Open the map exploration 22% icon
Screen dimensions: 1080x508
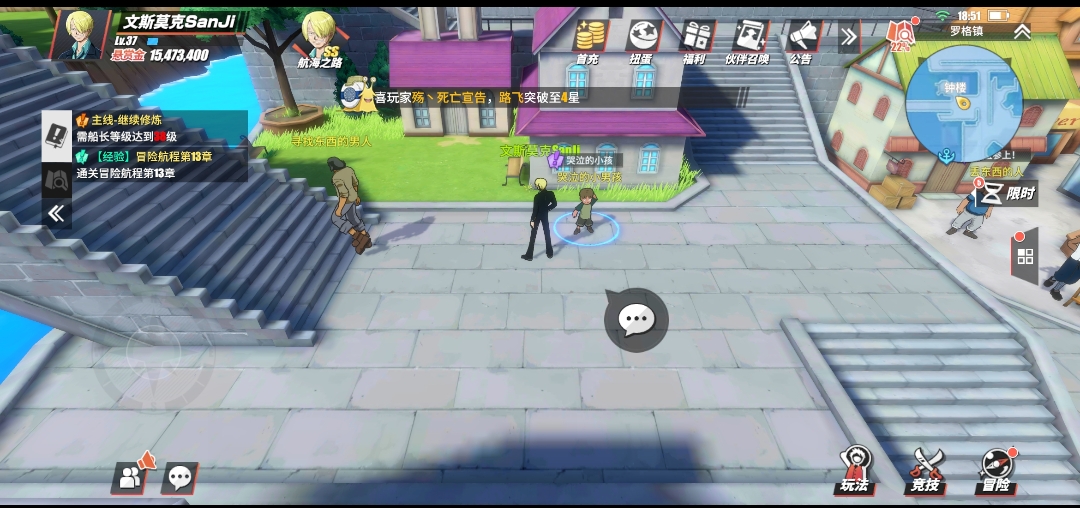tap(901, 37)
